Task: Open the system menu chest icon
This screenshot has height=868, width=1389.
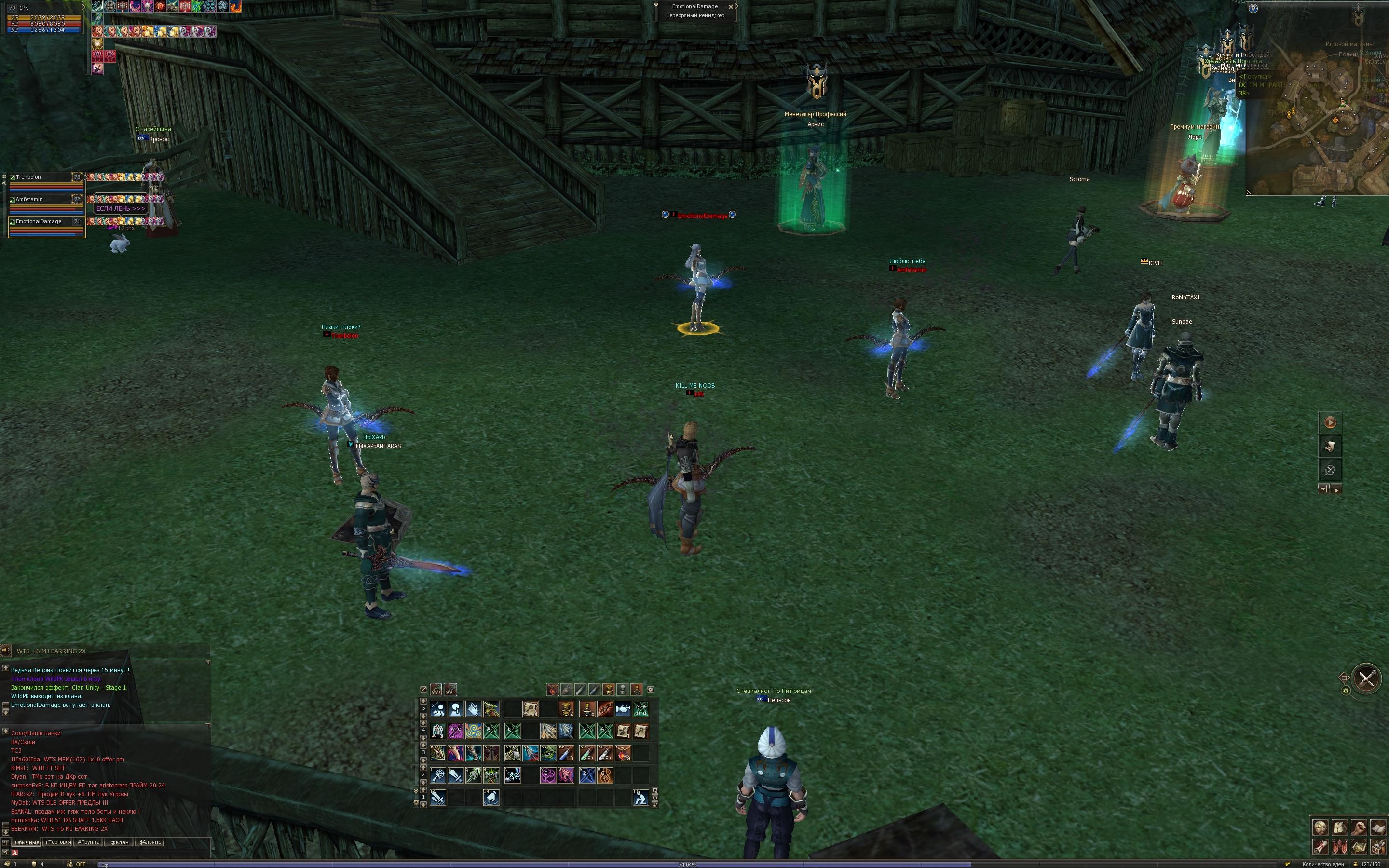Action: pos(1379,848)
